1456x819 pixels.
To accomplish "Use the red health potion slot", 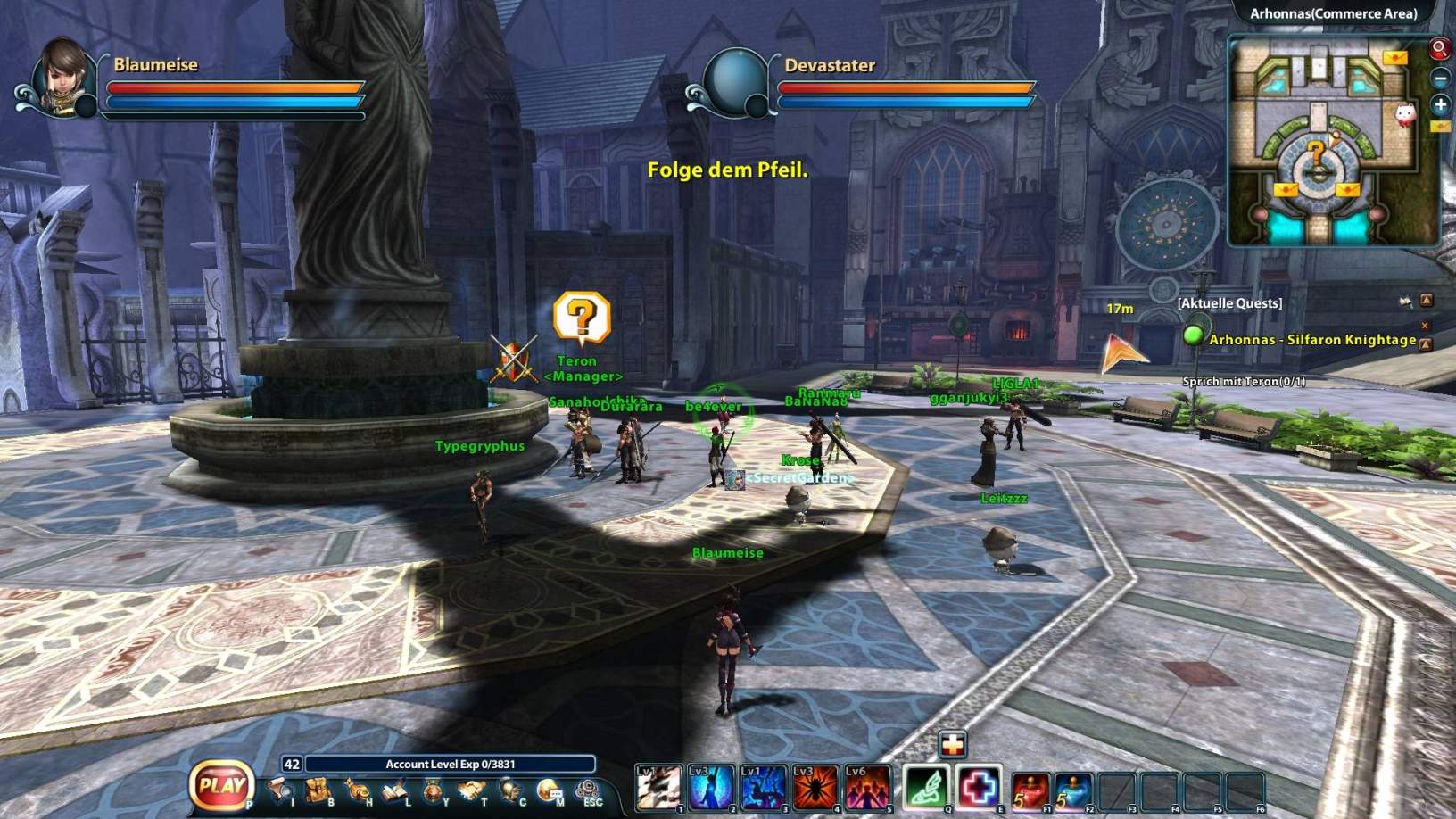I will (x=1030, y=790).
